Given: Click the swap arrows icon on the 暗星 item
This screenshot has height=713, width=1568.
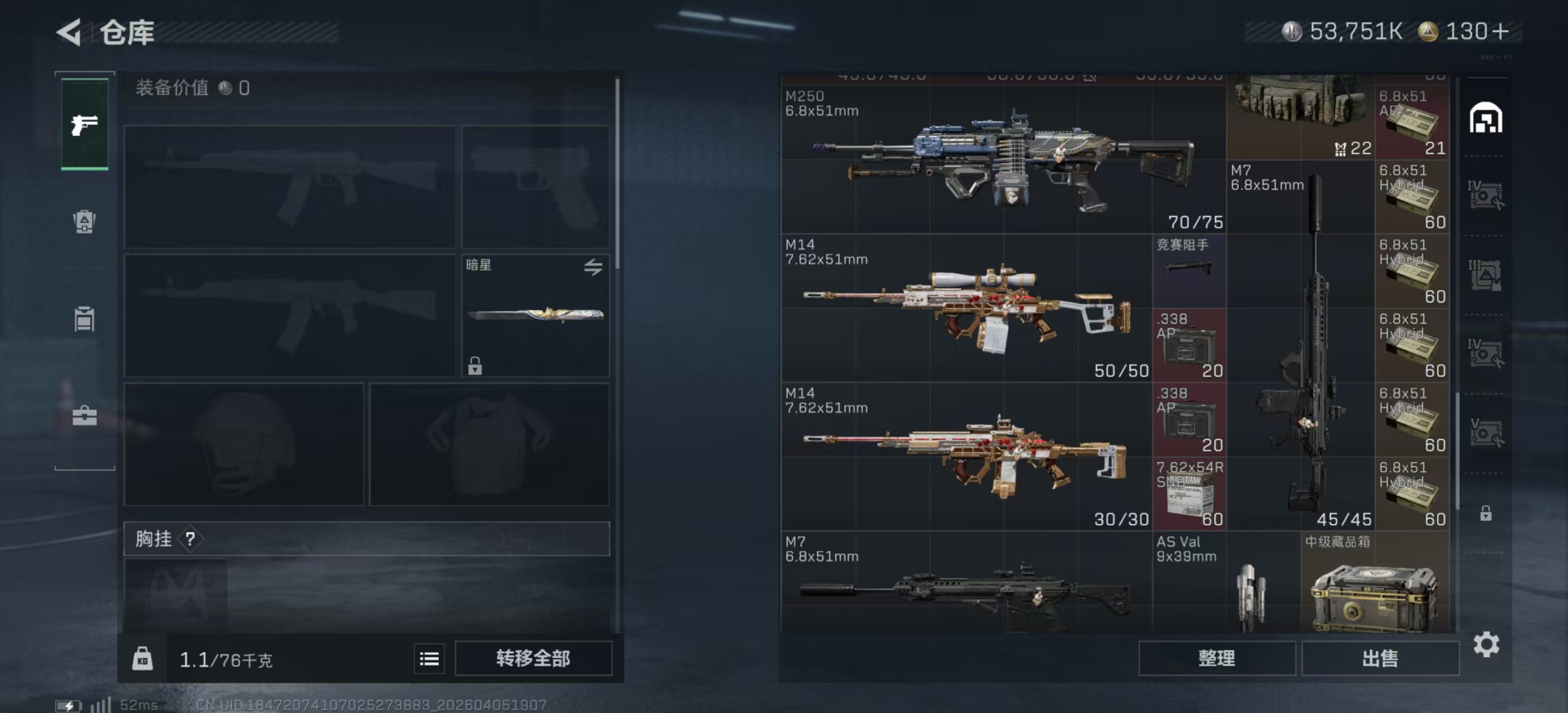Looking at the screenshot, I should [595, 268].
